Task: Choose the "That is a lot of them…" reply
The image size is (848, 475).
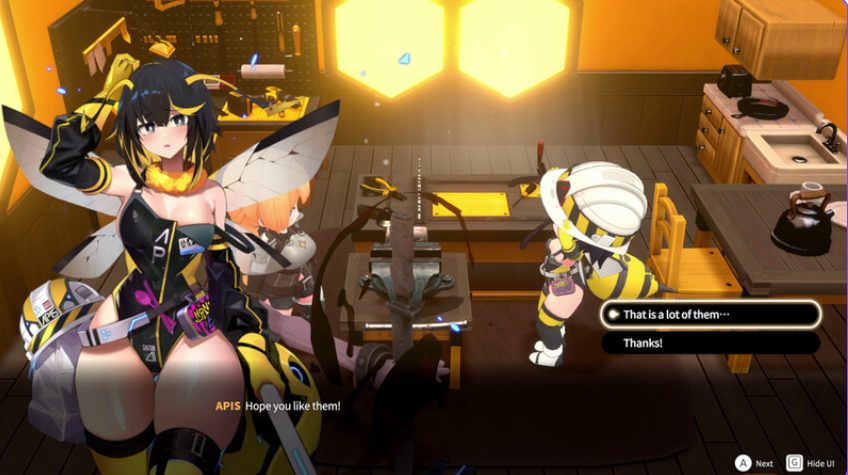Action: click(x=710, y=314)
